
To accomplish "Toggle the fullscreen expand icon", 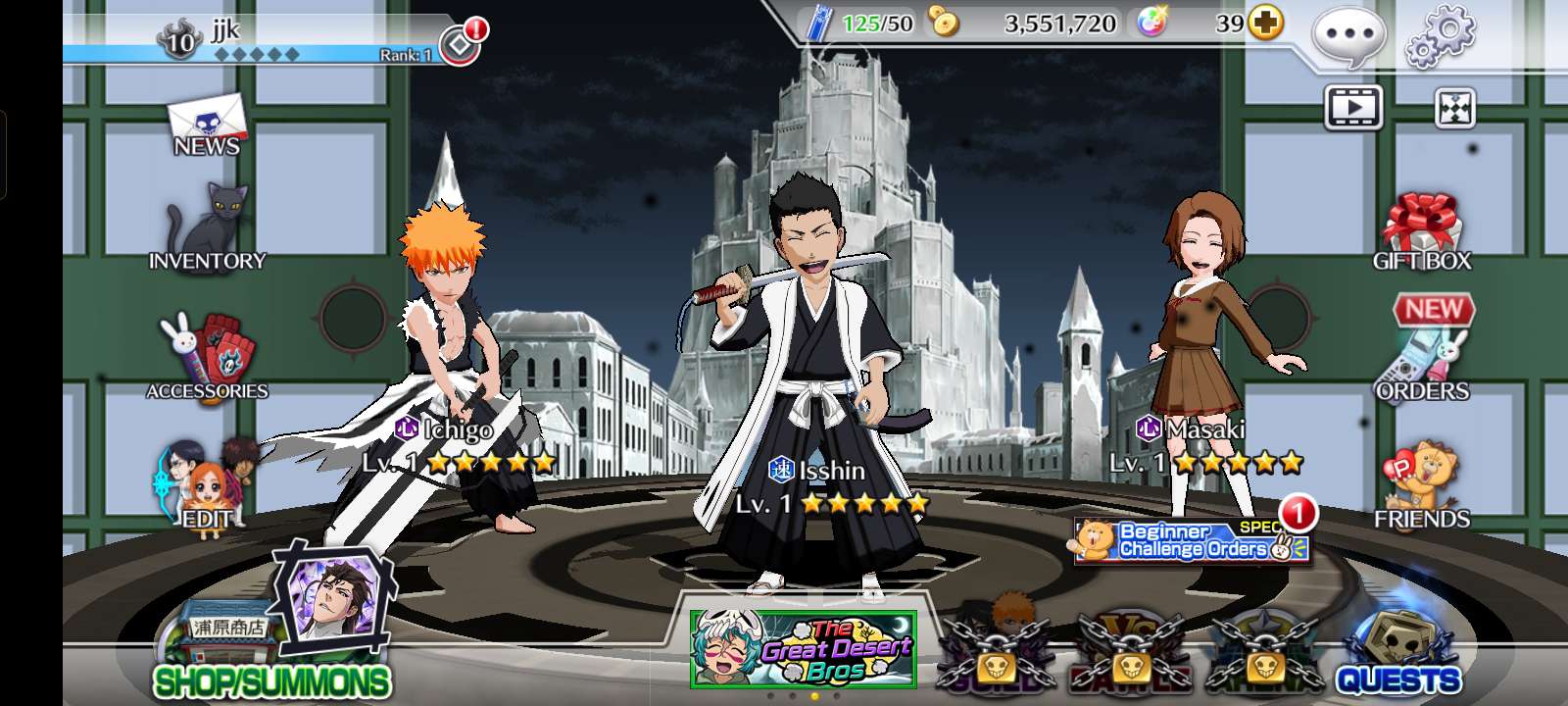I will tap(1454, 108).
